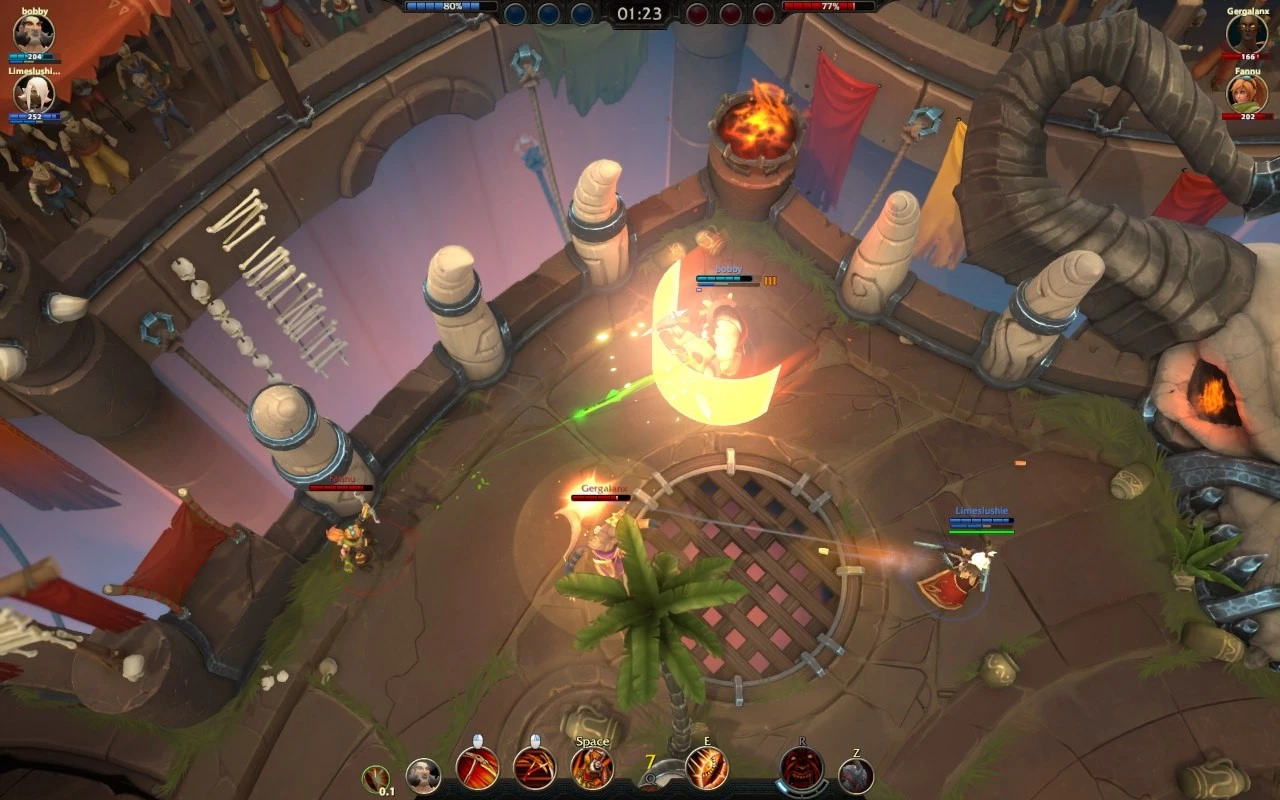Trigger the Space armored warrior ability

[592, 768]
